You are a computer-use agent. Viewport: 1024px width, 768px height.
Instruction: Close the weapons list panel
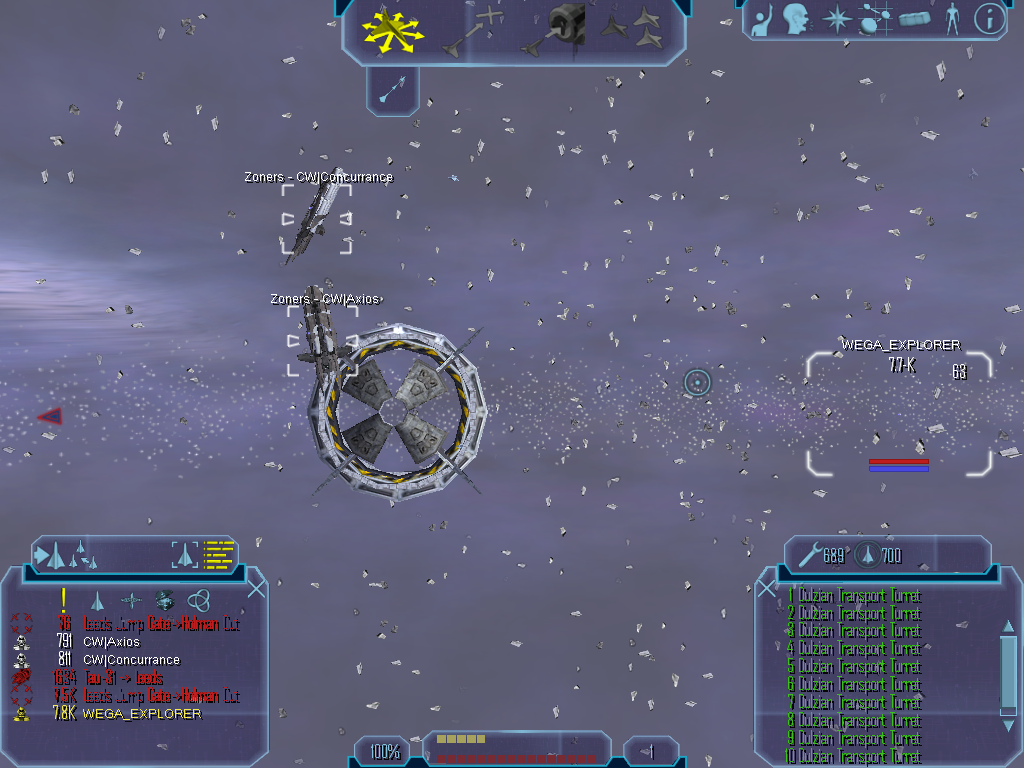pos(767,588)
